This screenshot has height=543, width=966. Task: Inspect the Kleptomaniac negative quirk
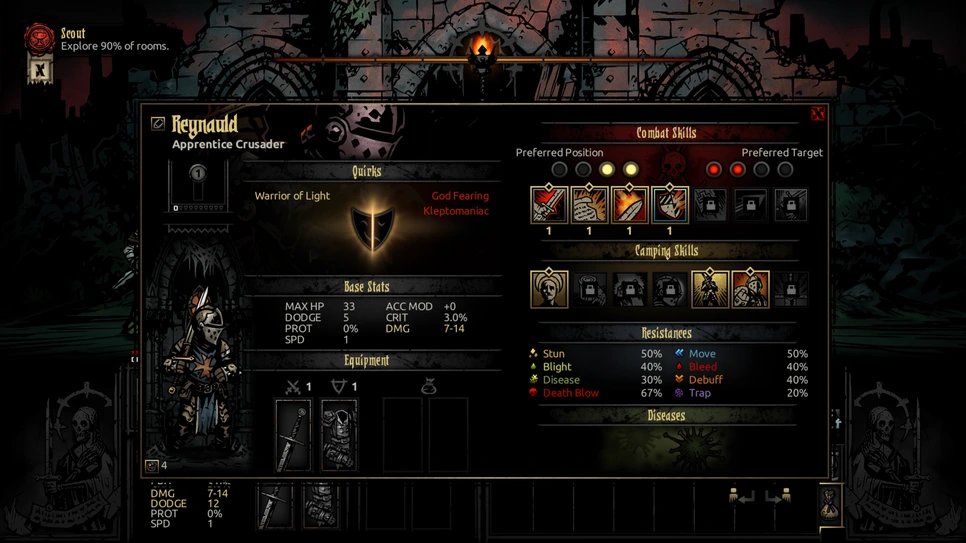pyautogui.click(x=456, y=211)
